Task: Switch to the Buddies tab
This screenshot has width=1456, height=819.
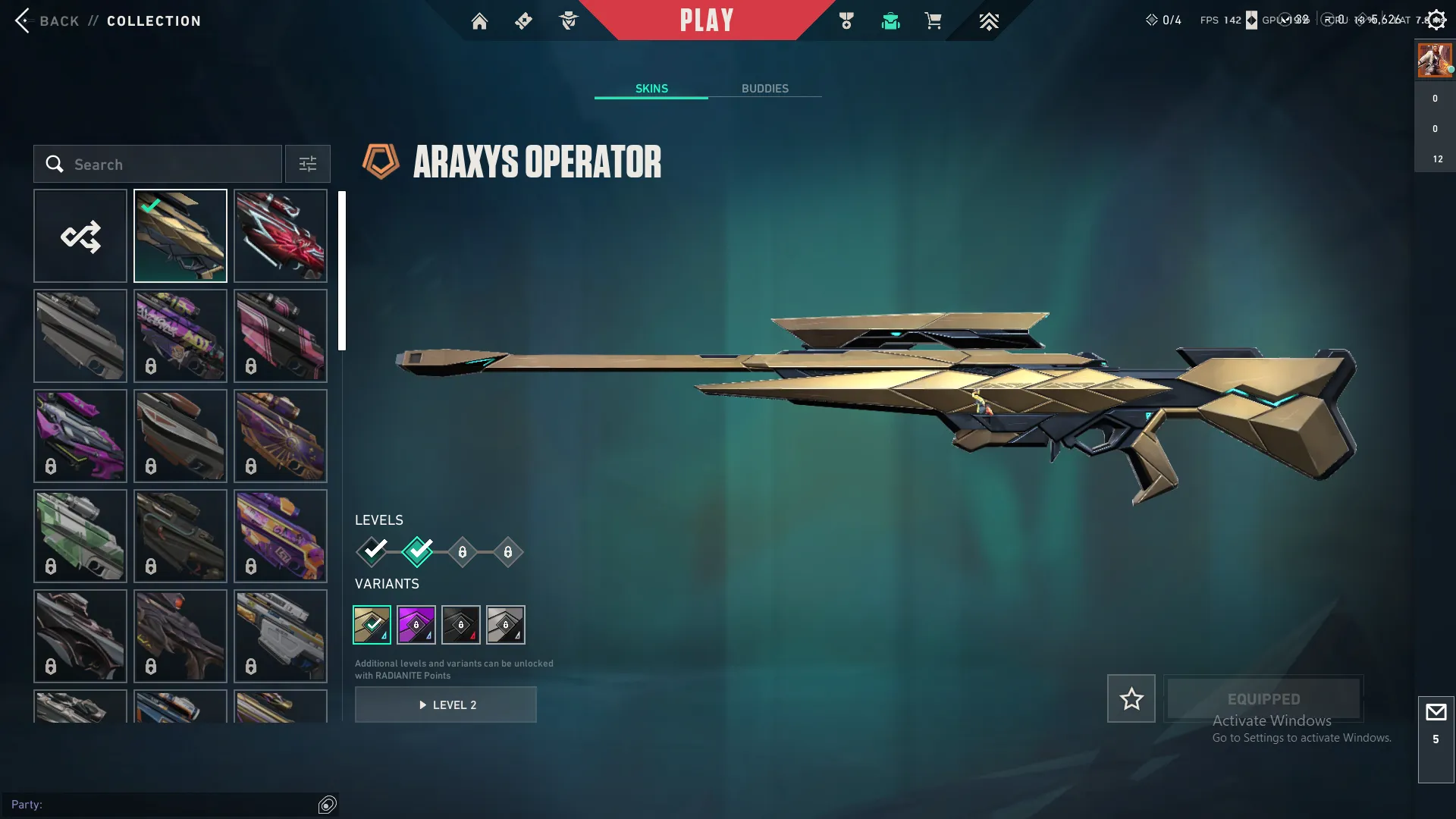Action: coord(765,88)
